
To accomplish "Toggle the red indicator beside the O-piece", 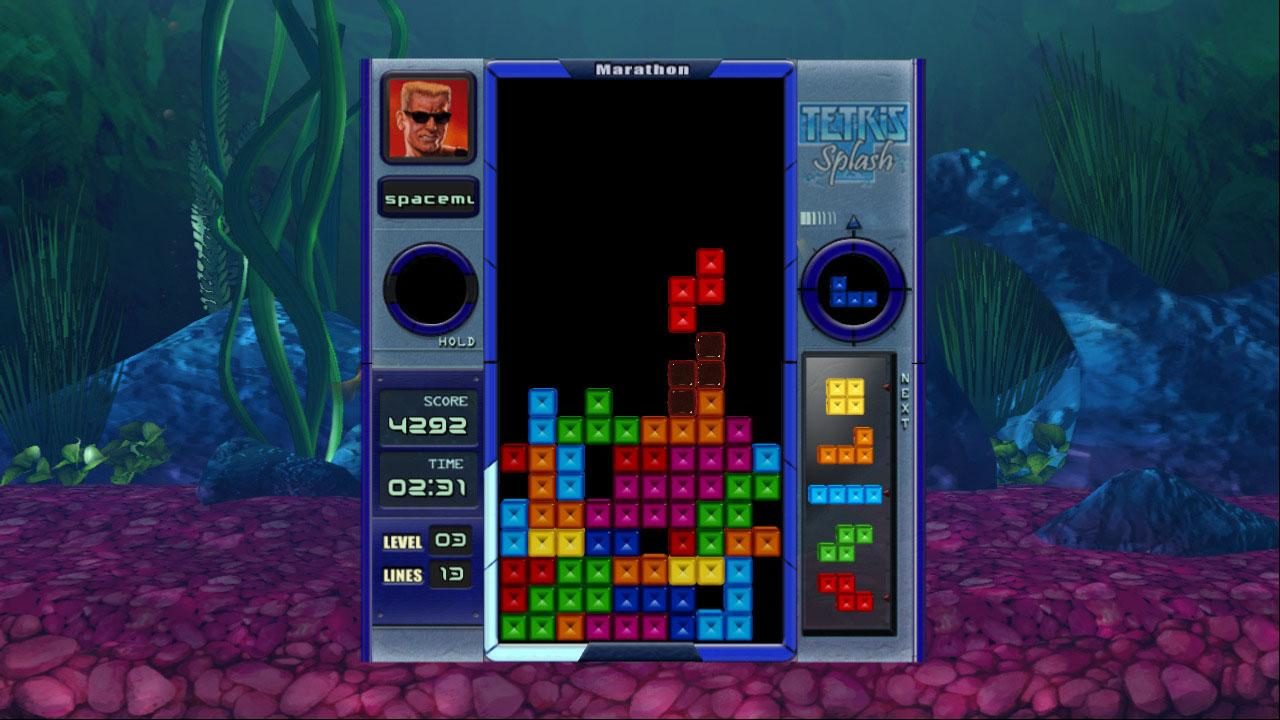I will pyautogui.click(x=887, y=387).
